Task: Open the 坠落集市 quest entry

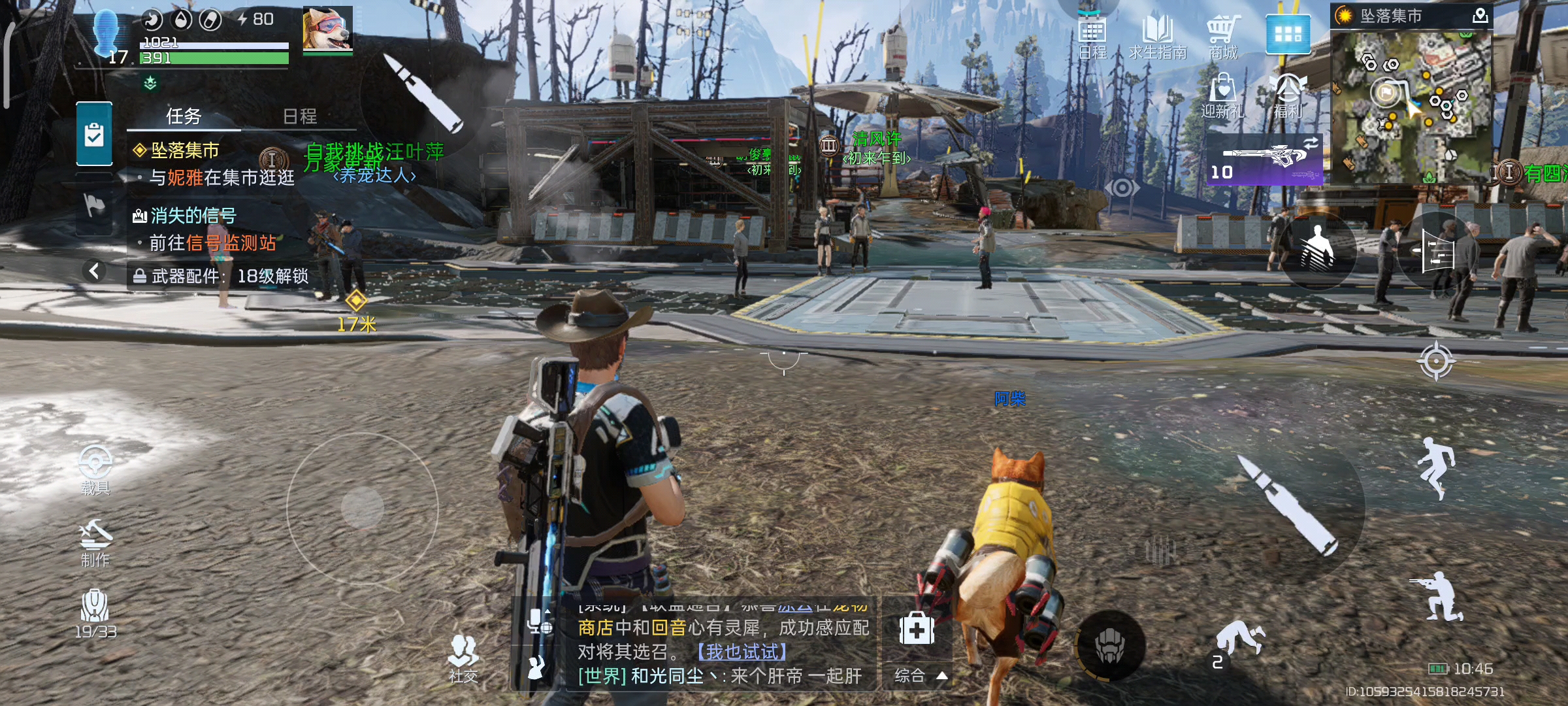Action: (x=185, y=150)
